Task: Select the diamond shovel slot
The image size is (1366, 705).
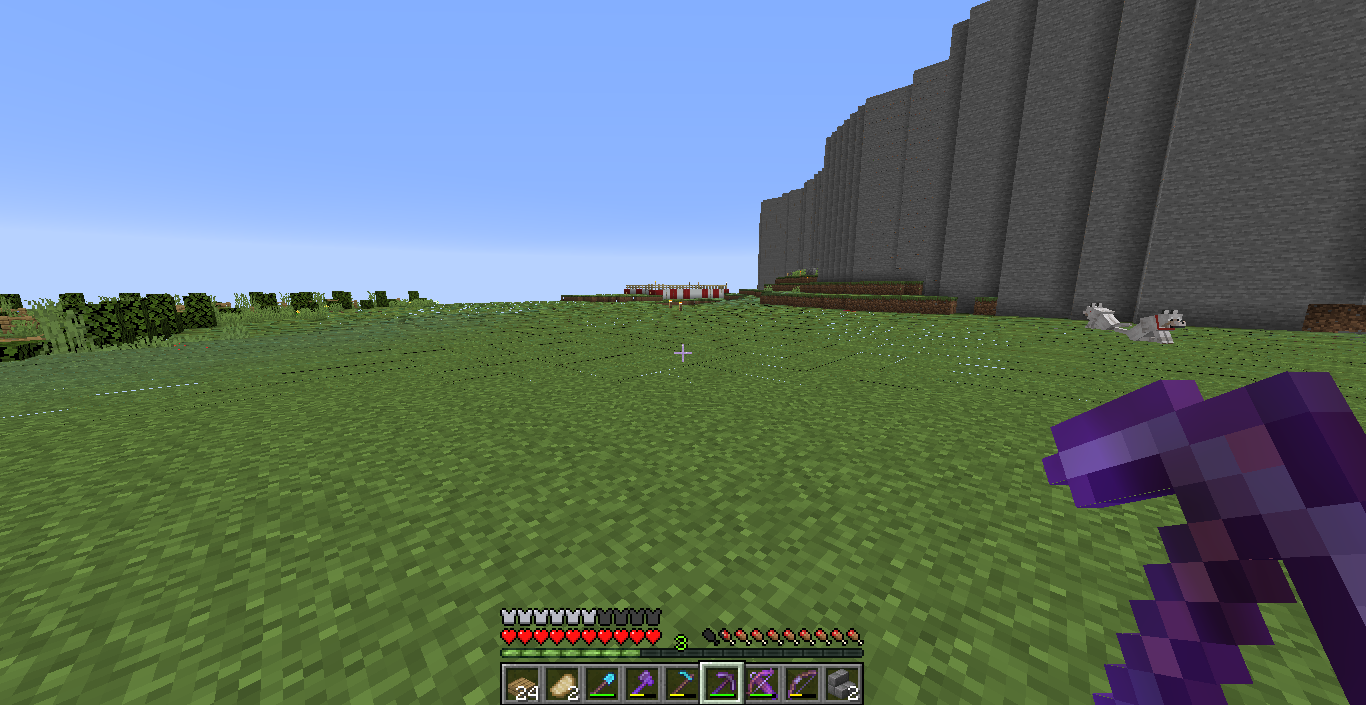Action: (602, 684)
